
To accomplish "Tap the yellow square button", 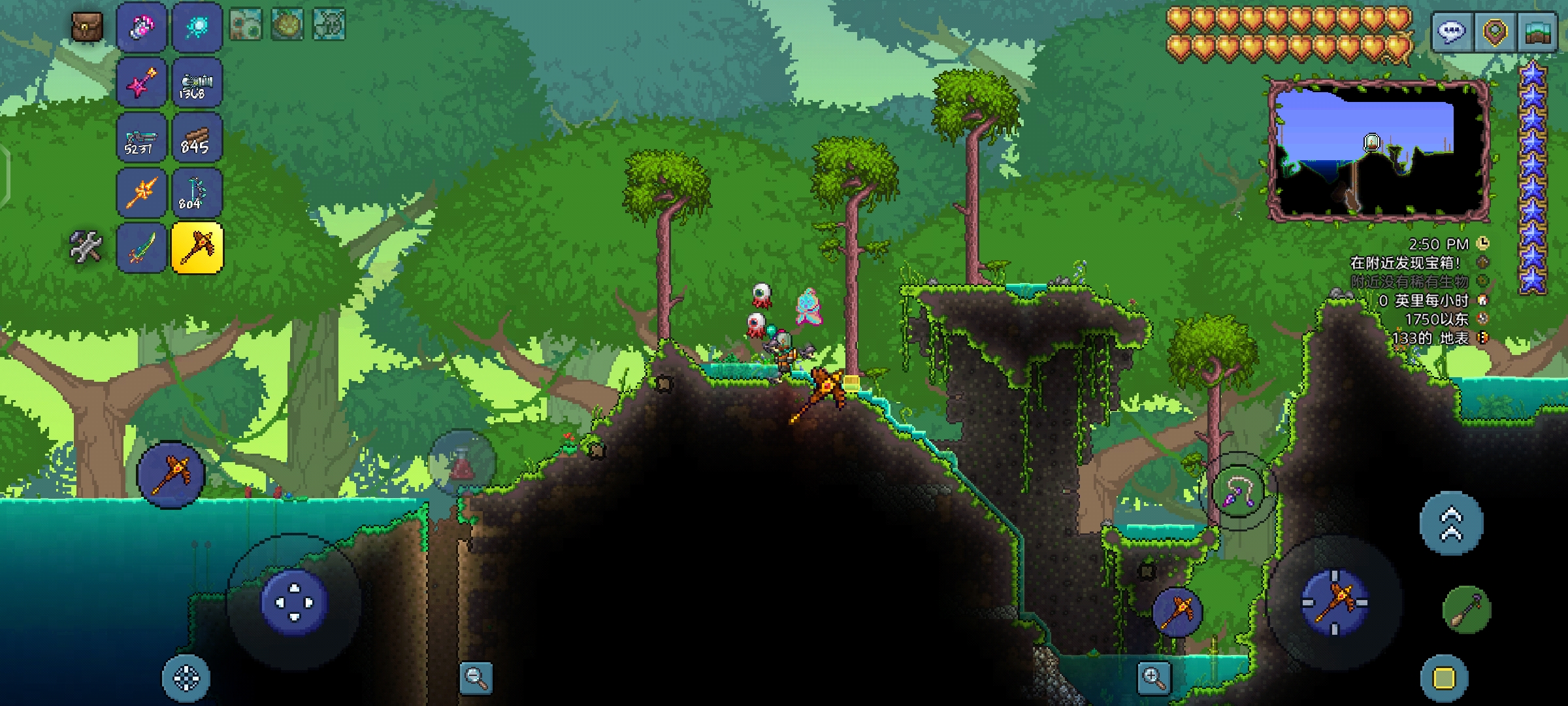I will click(1444, 678).
